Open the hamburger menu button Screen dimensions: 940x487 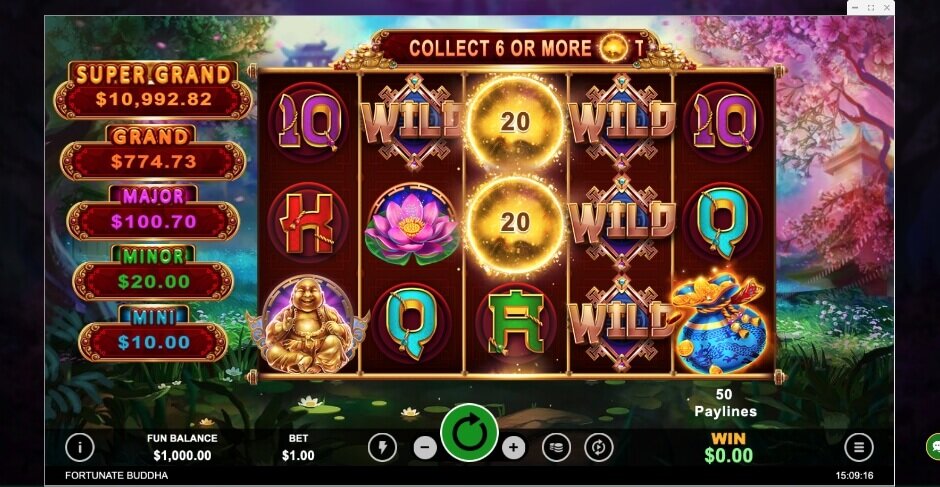tap(858, 447)
